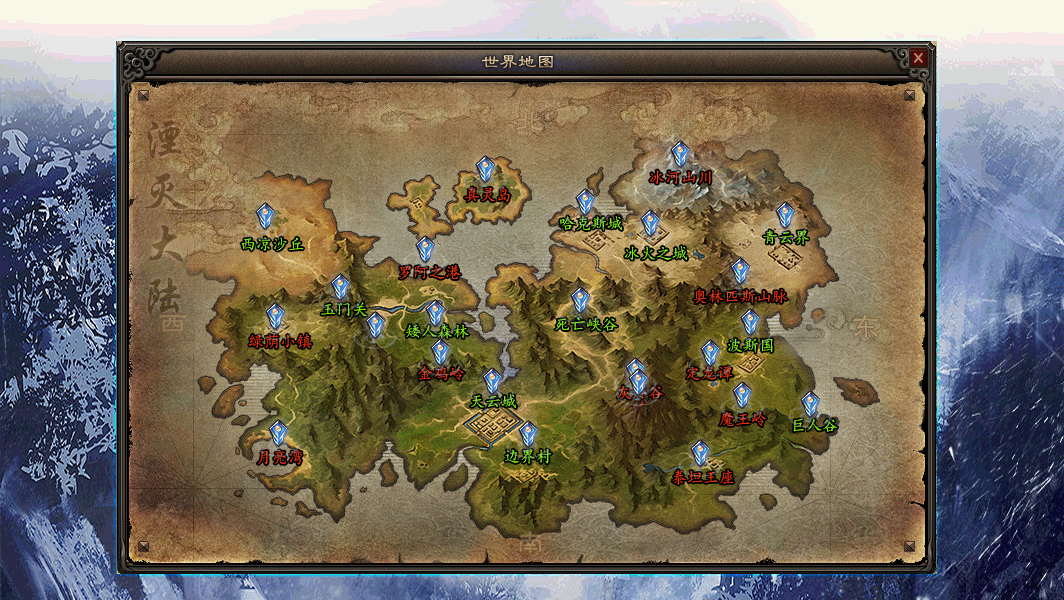Screen dimensions: 1064x600
Task: Choose the 冰火之城 location marker
Action: [651, 223]
